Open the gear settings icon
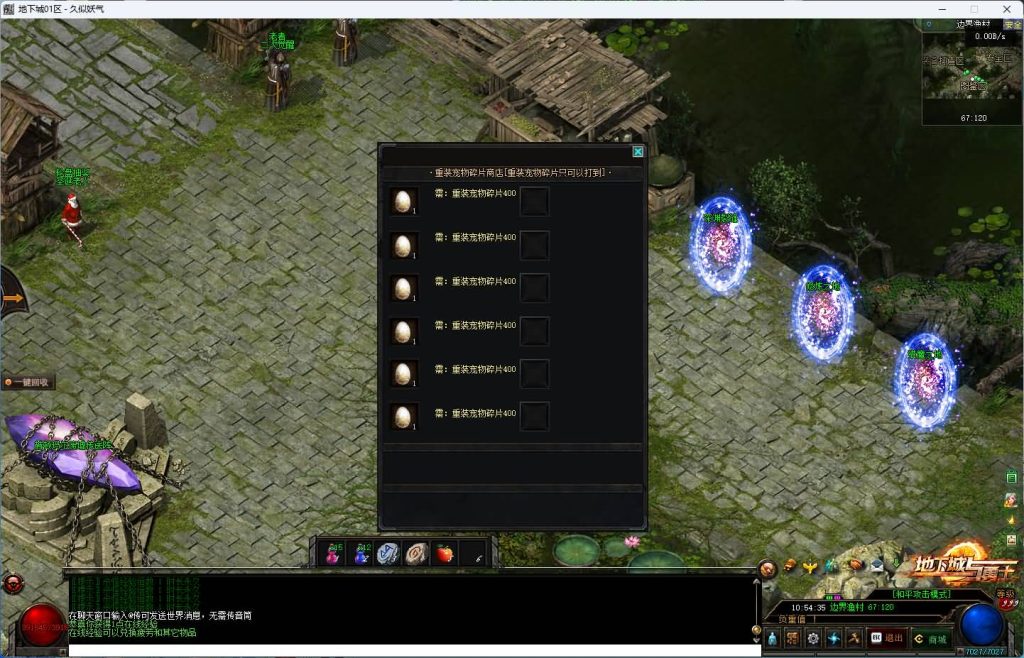This screenshot has width=1024, height=658. click(x=812, y=638)
